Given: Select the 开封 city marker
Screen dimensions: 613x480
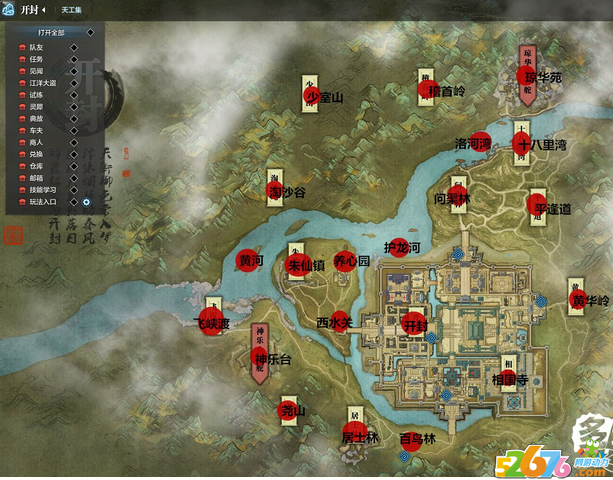Looking at the screenshot, I should coord(414,325).
